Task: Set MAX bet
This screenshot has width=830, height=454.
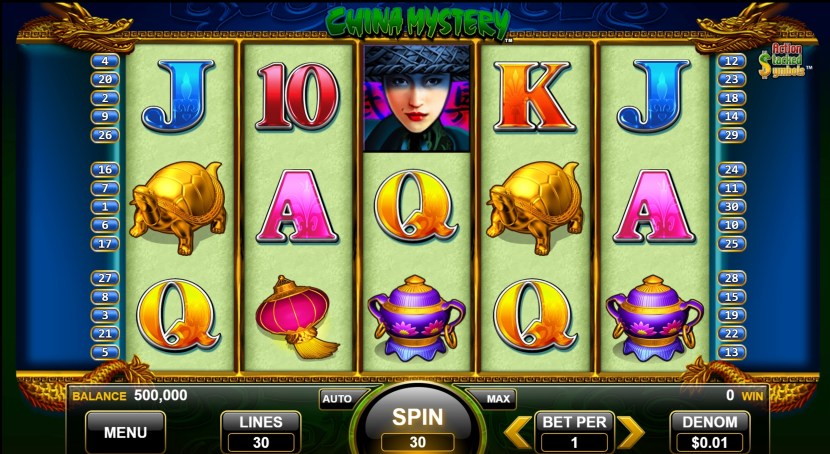Action: click(x=499, y=398)
